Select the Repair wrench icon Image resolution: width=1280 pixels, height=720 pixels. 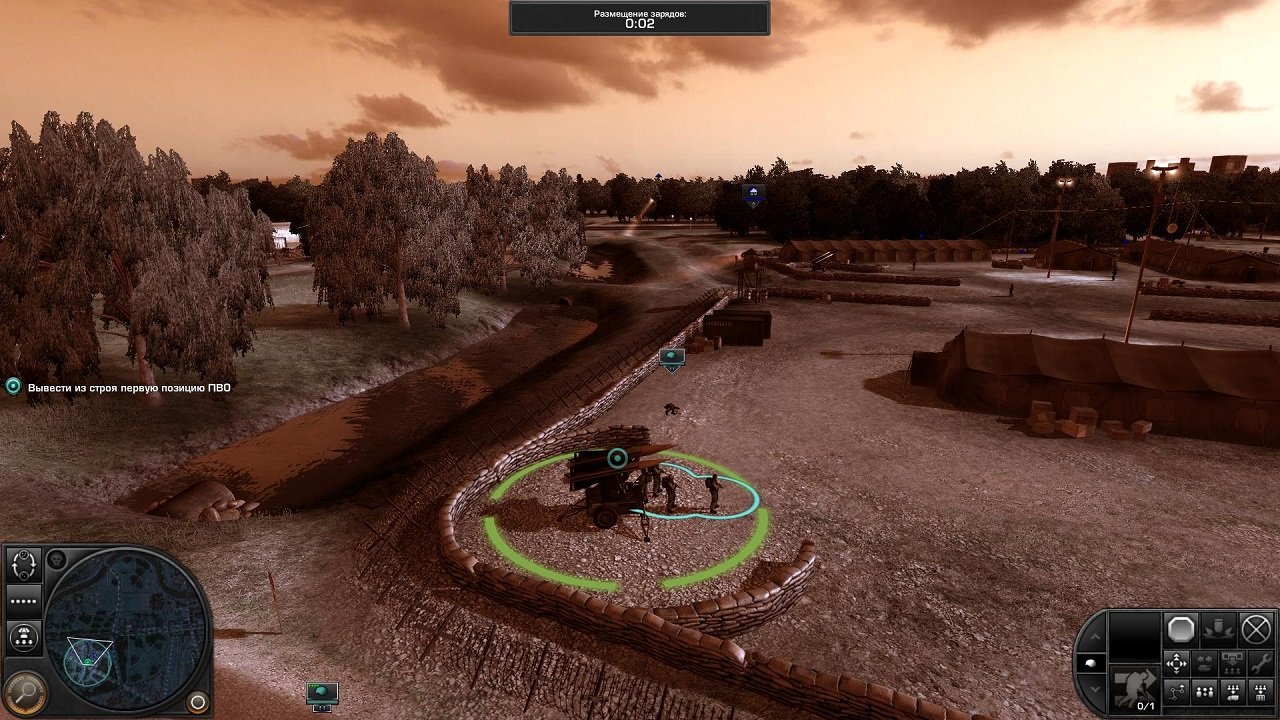tap(1258, 664)
